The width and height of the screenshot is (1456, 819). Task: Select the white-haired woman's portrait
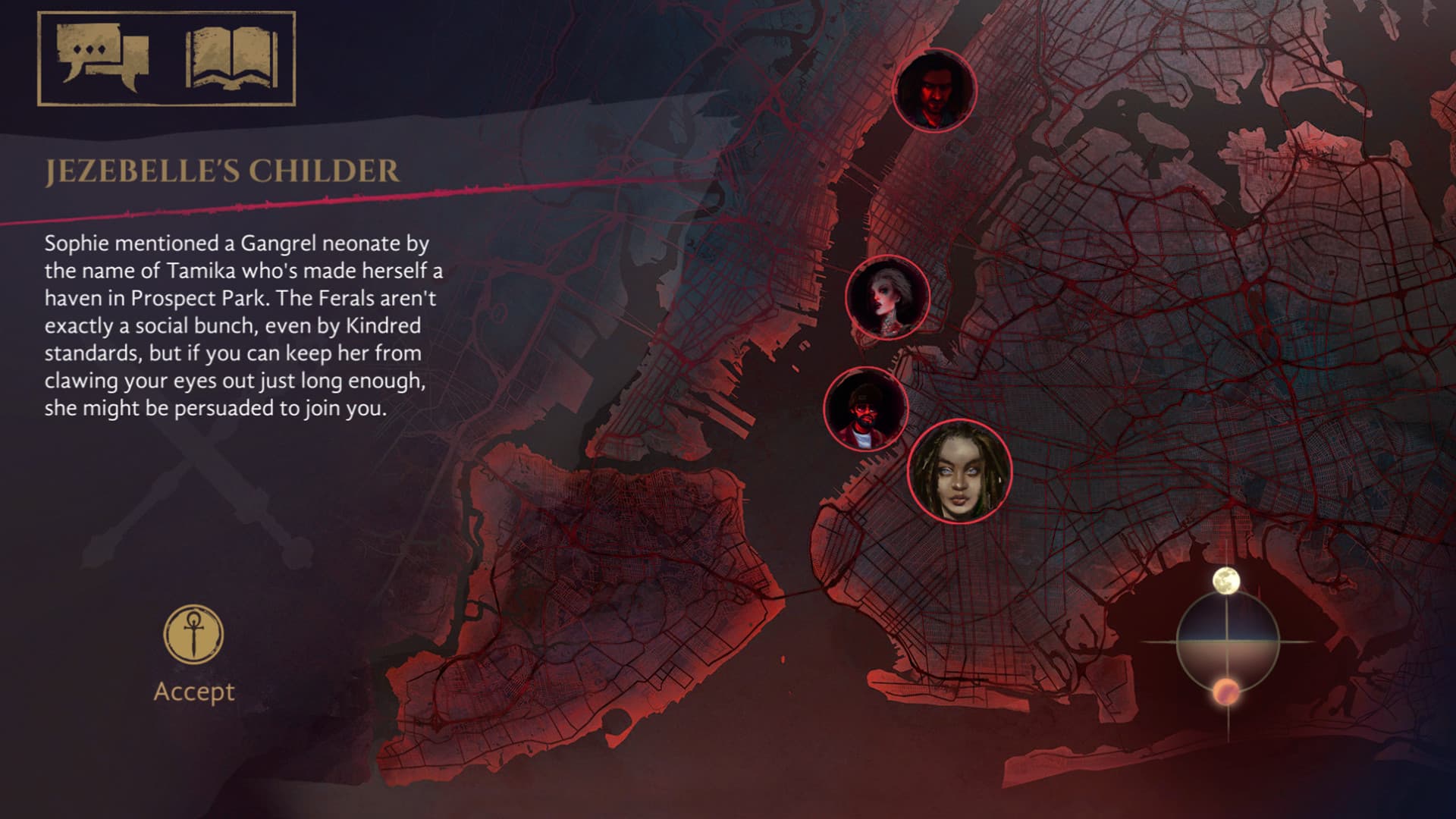[888, 297]
